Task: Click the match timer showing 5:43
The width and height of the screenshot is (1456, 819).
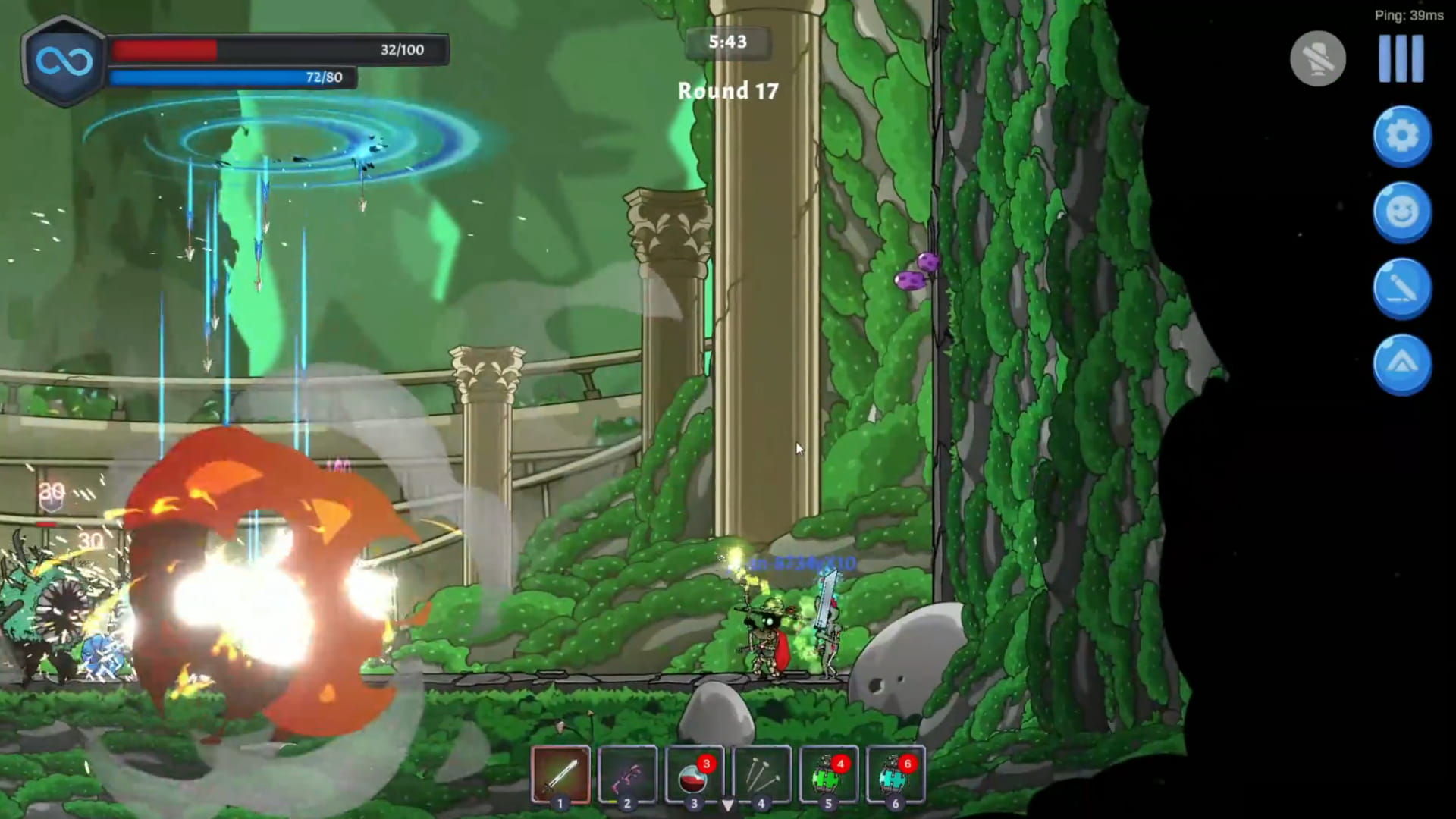Action: (726, 42)
